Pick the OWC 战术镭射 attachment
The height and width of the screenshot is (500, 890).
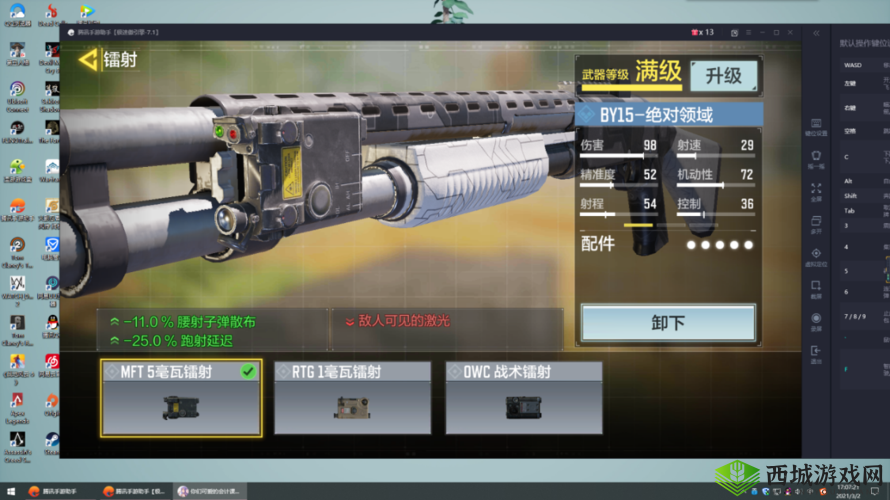pos(523,398)
